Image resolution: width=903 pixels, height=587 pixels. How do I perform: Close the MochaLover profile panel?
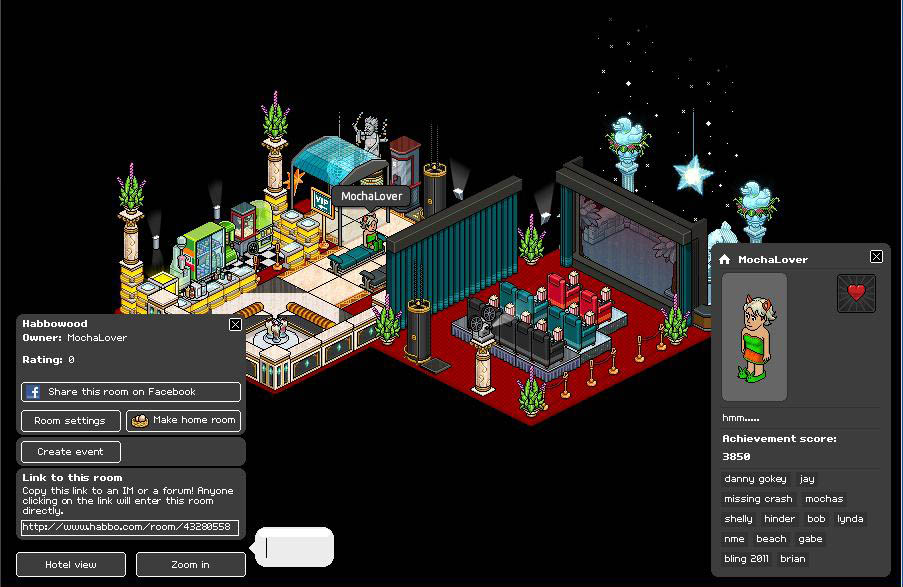click(876, 257)
